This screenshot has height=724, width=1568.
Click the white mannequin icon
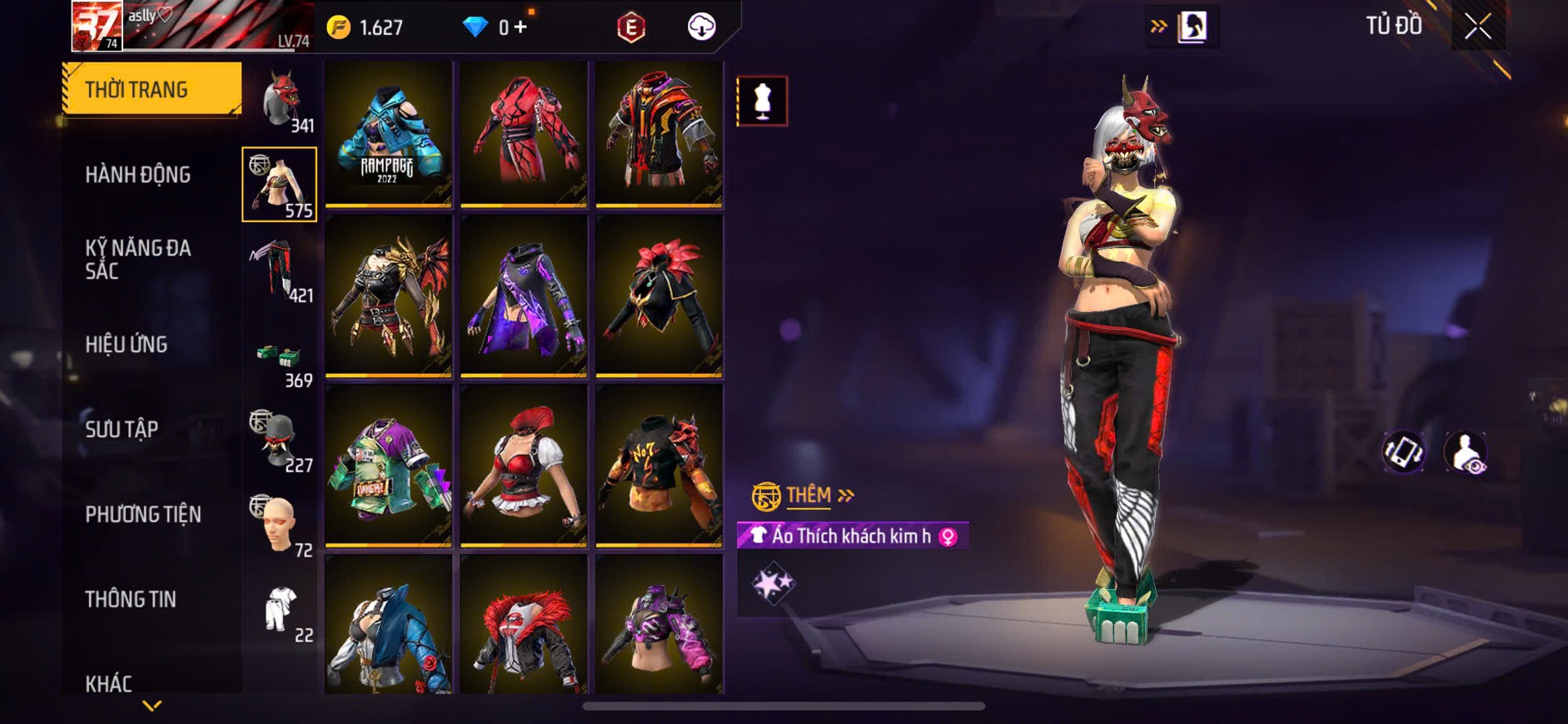(762, 102)
